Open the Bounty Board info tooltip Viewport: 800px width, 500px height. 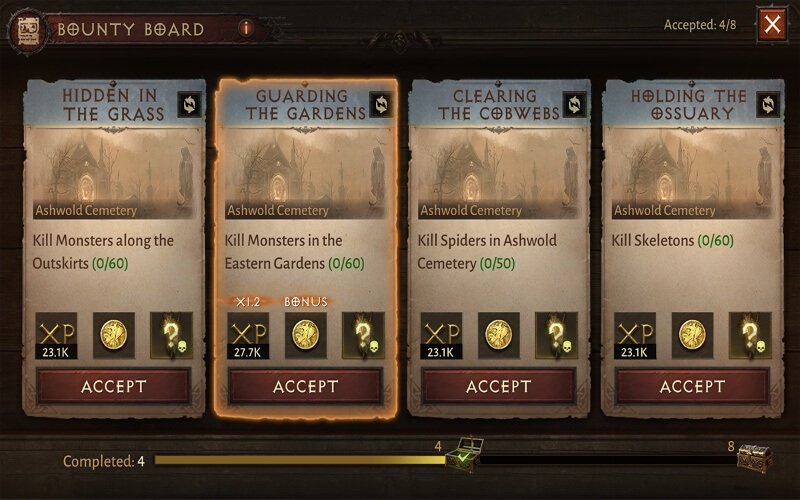coord(246,28)
